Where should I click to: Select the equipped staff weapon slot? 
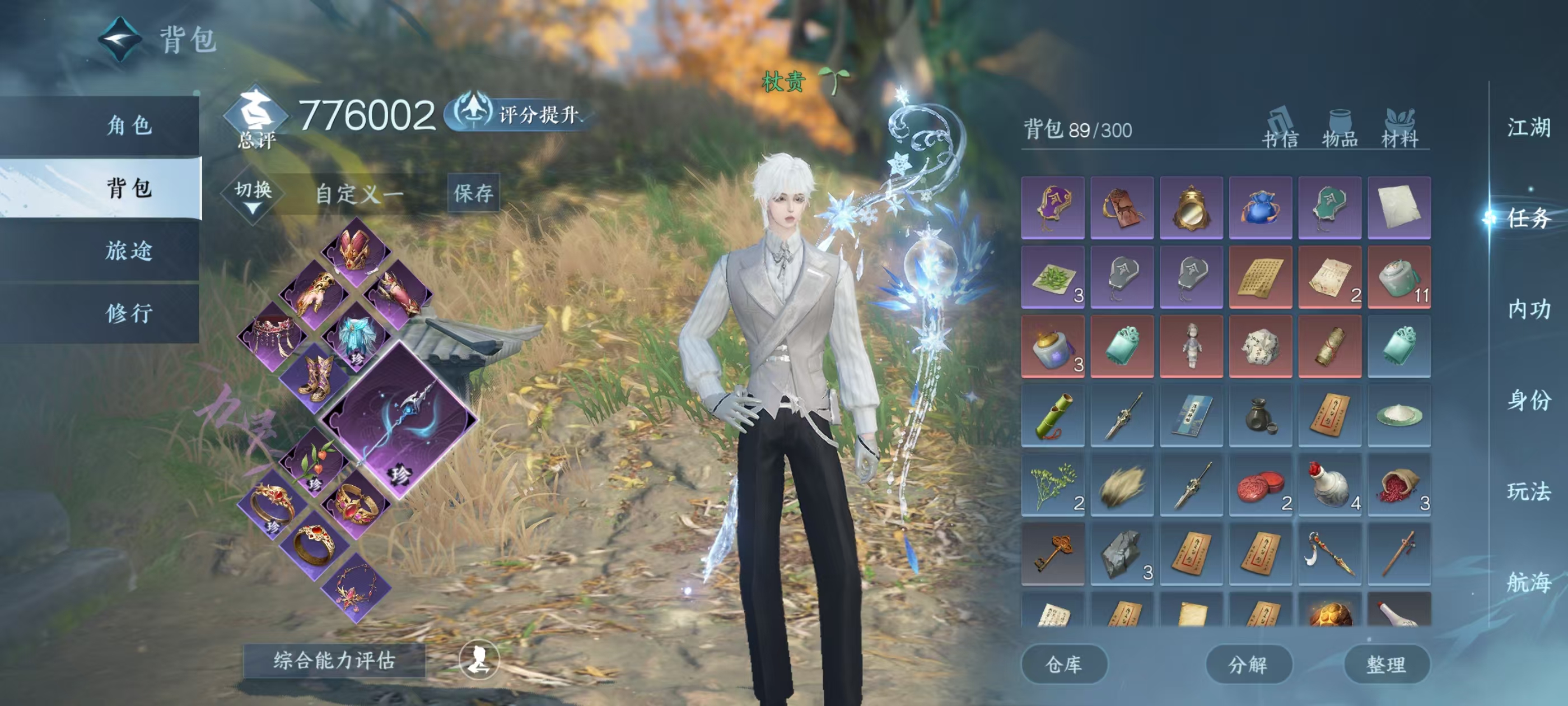[399, 420]
